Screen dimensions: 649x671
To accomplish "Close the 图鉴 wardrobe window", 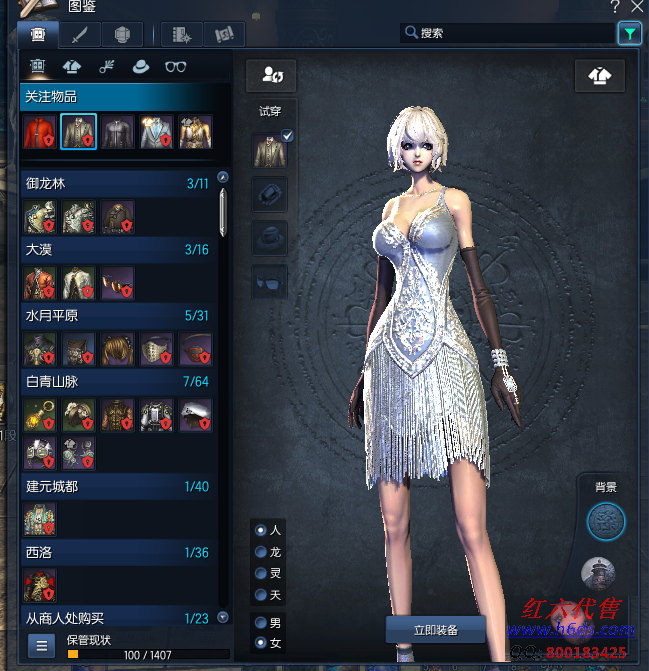I will click(x=637, y=6).
